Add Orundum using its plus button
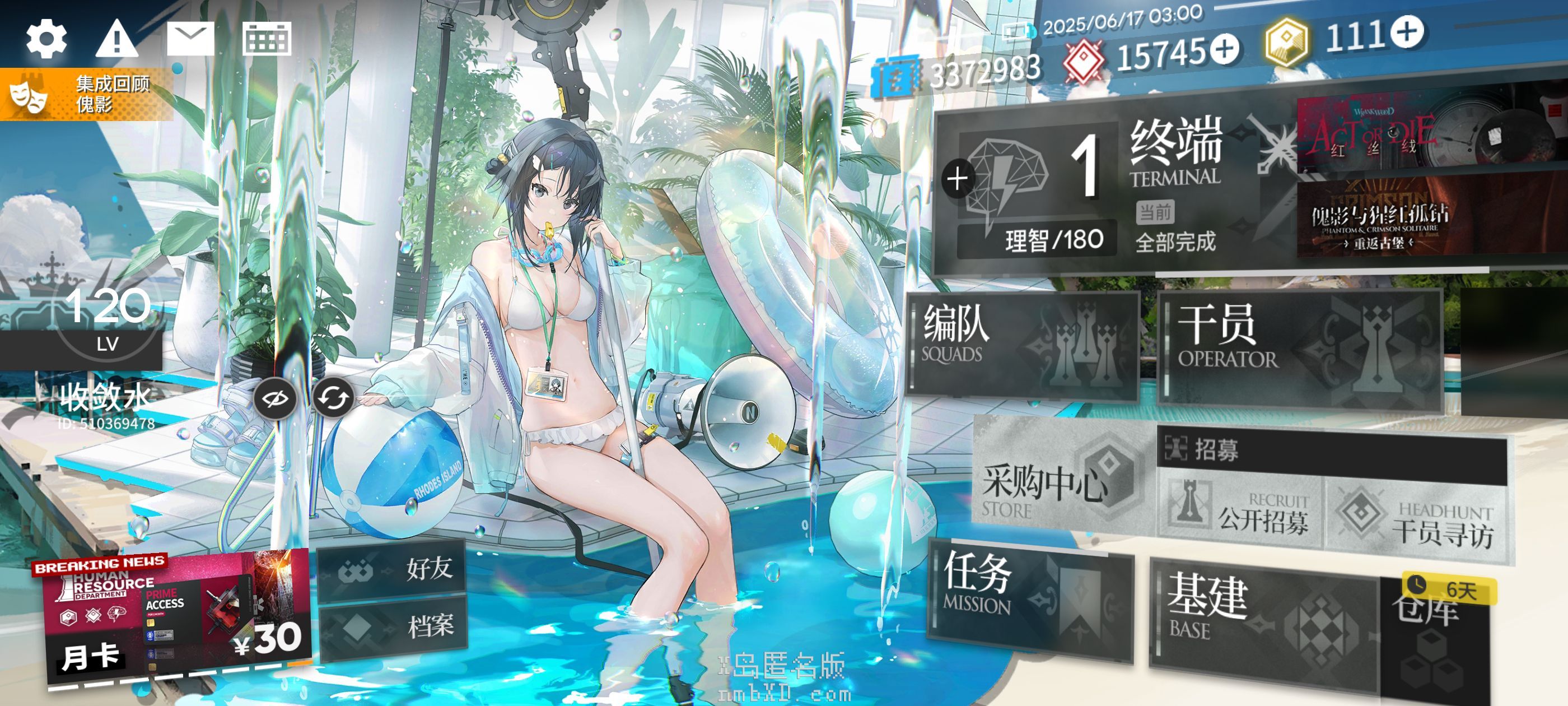The image size is (1568, 706). coord(1225,49)
